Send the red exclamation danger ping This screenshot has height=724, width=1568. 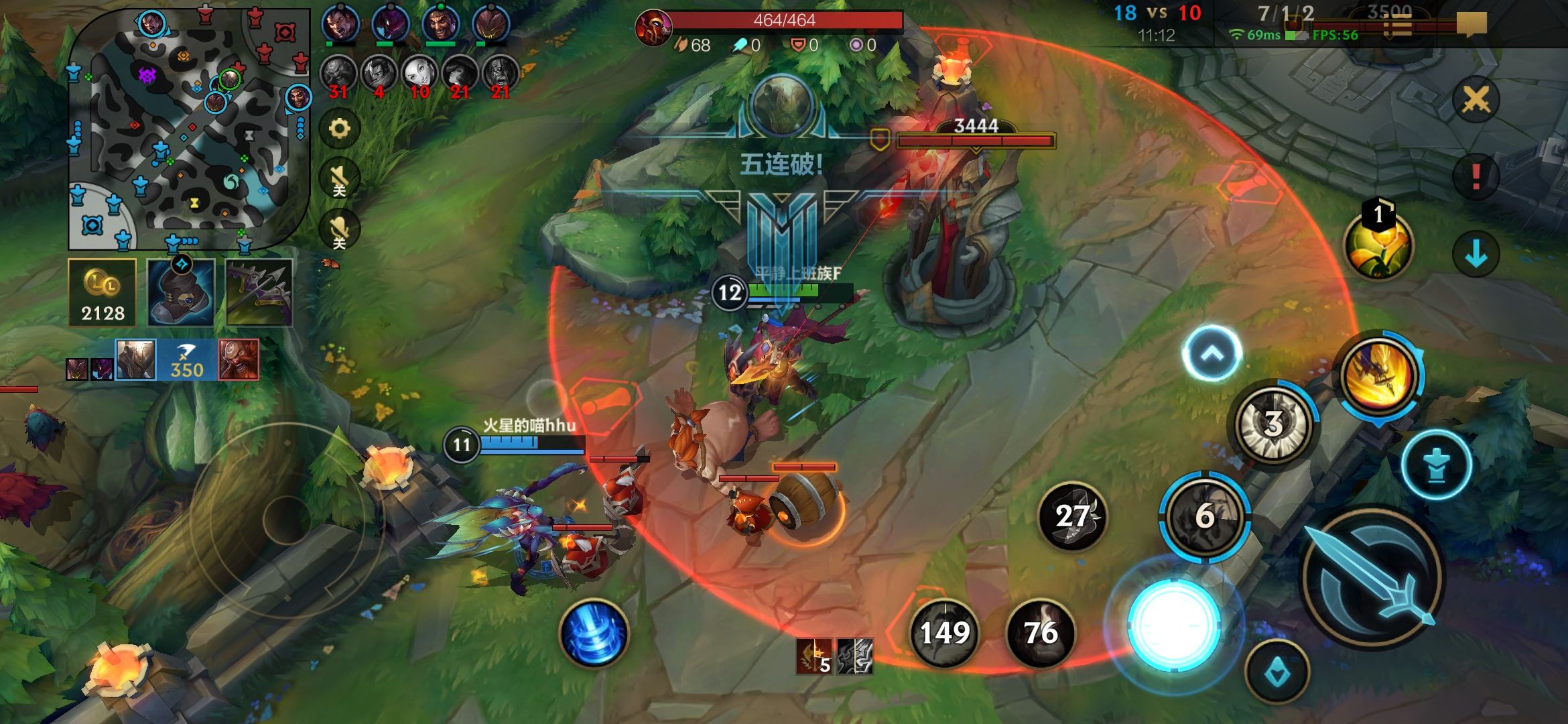point(1476,176)
